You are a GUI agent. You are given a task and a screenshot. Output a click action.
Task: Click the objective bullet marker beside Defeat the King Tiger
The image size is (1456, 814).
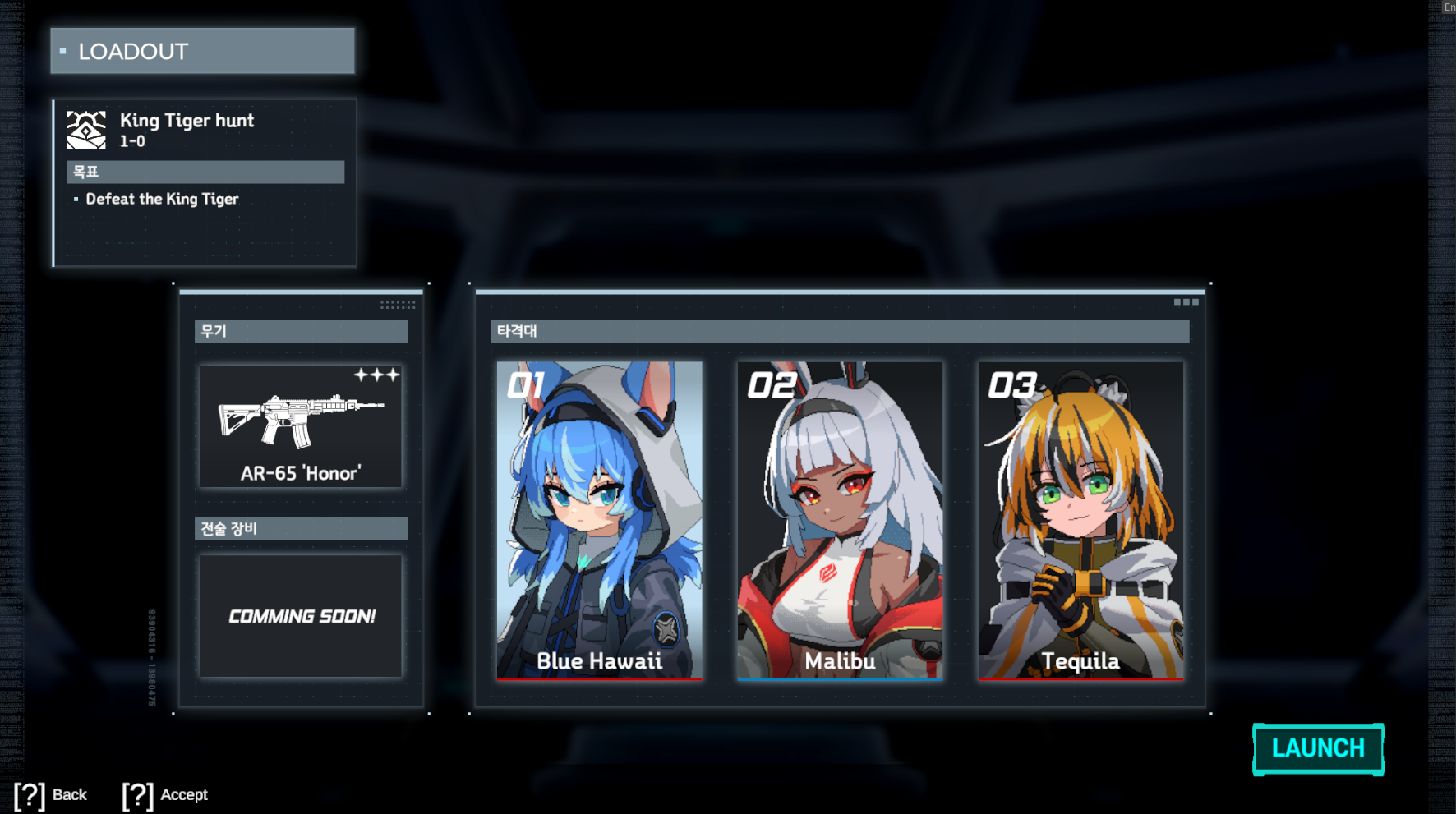(76, 199)
